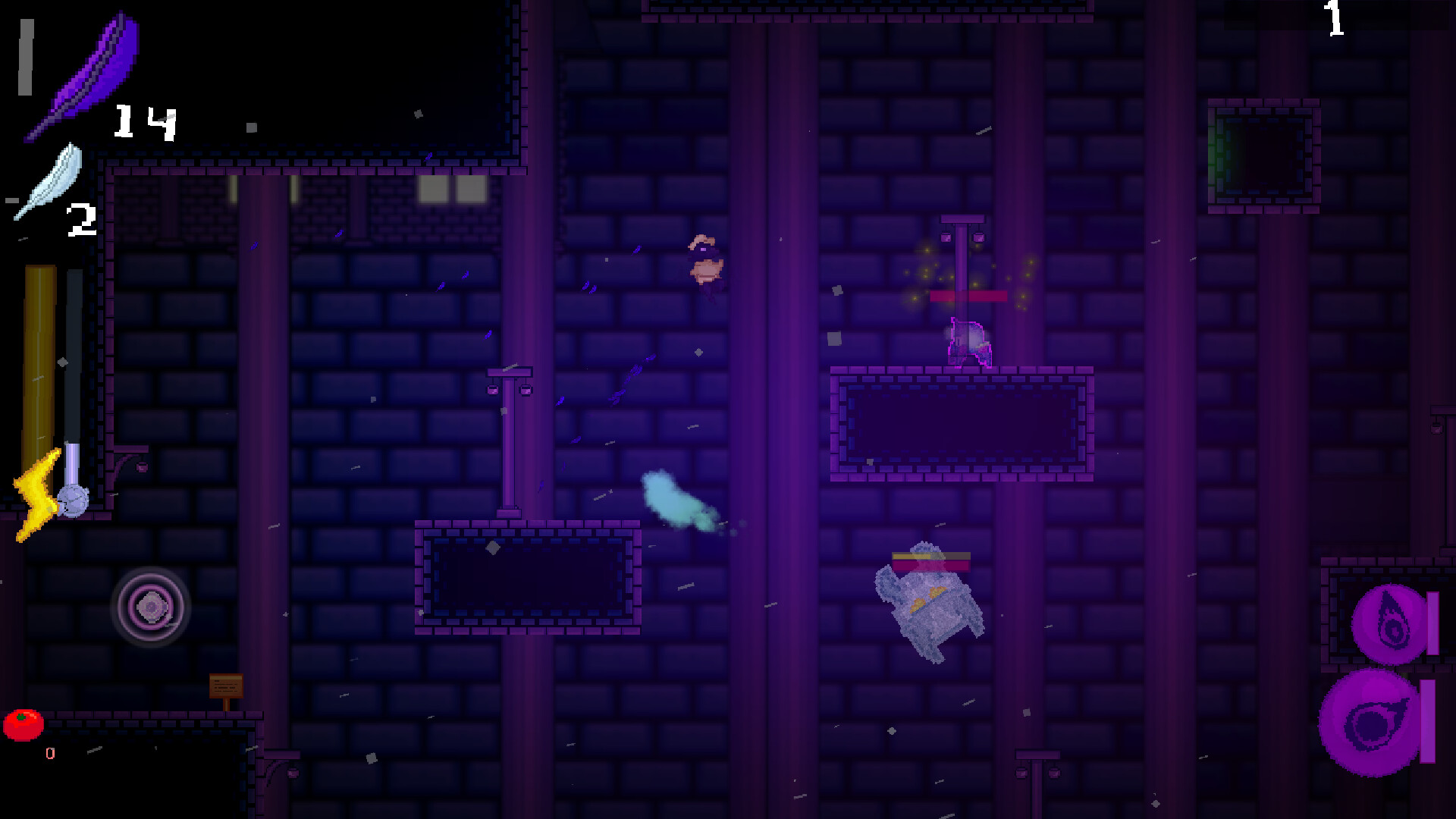Click the tomato counter showing 0
Image resolution: width=1456 pixels, height=819 pixels.
click(x=50, y=754)
